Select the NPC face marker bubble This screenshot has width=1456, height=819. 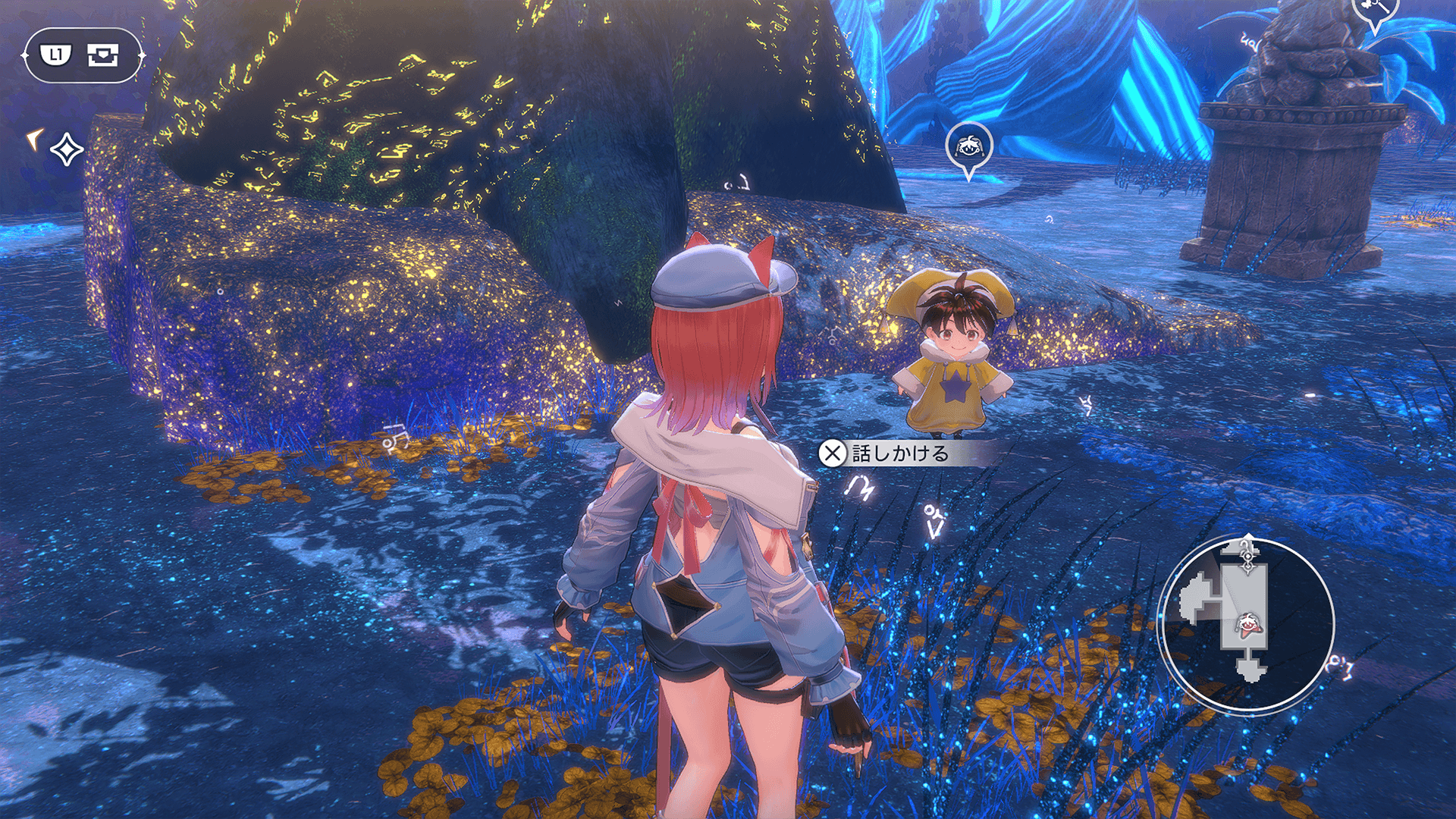pyautogui.click(x=969, y=146)
